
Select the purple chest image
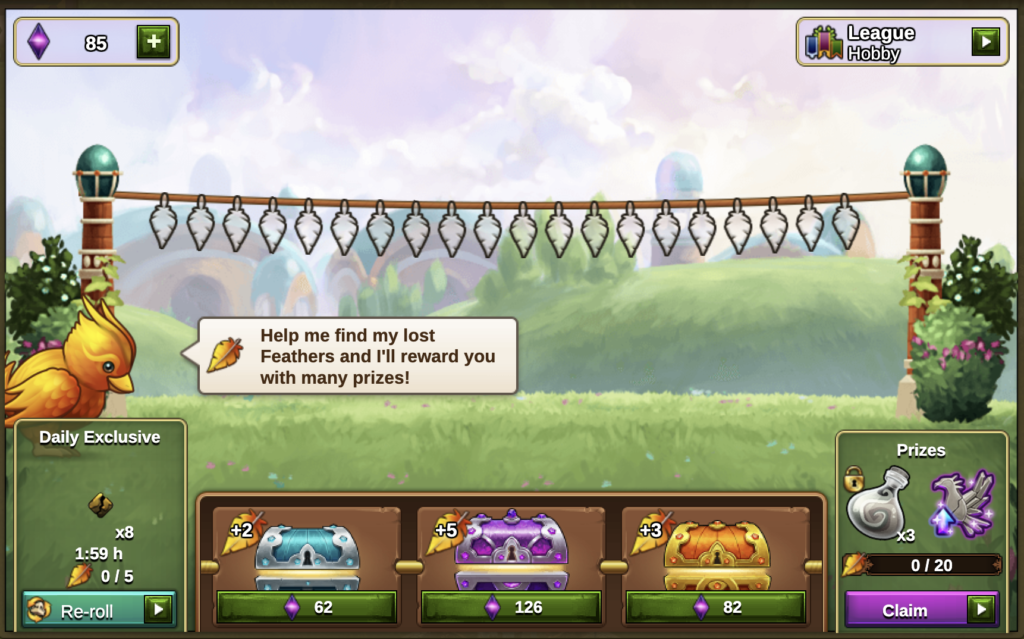tap(511, 552)
